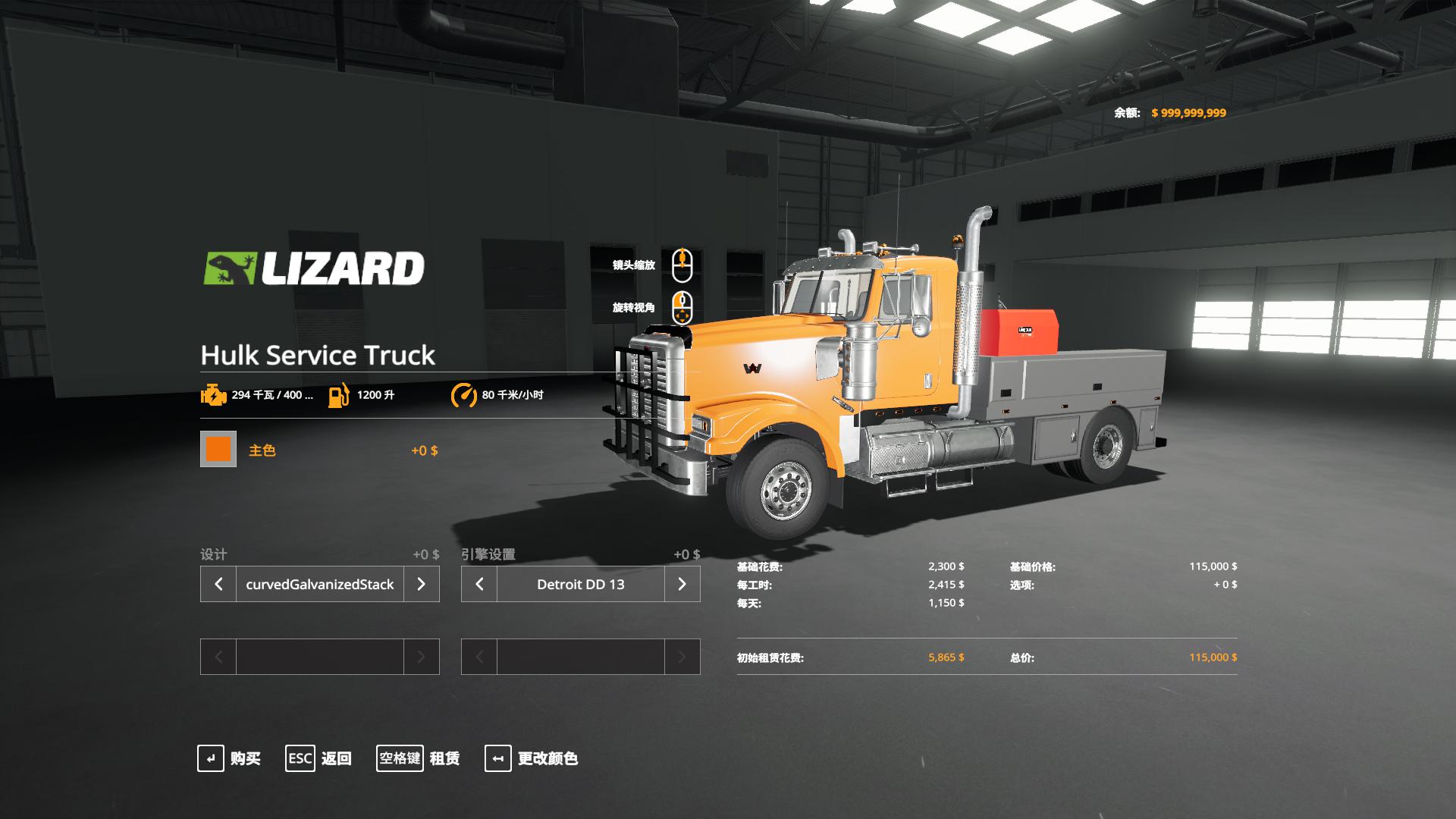This screenshot has width=1456, height=819.
Task: Choose previous design option
Action: tap(218, 584)
